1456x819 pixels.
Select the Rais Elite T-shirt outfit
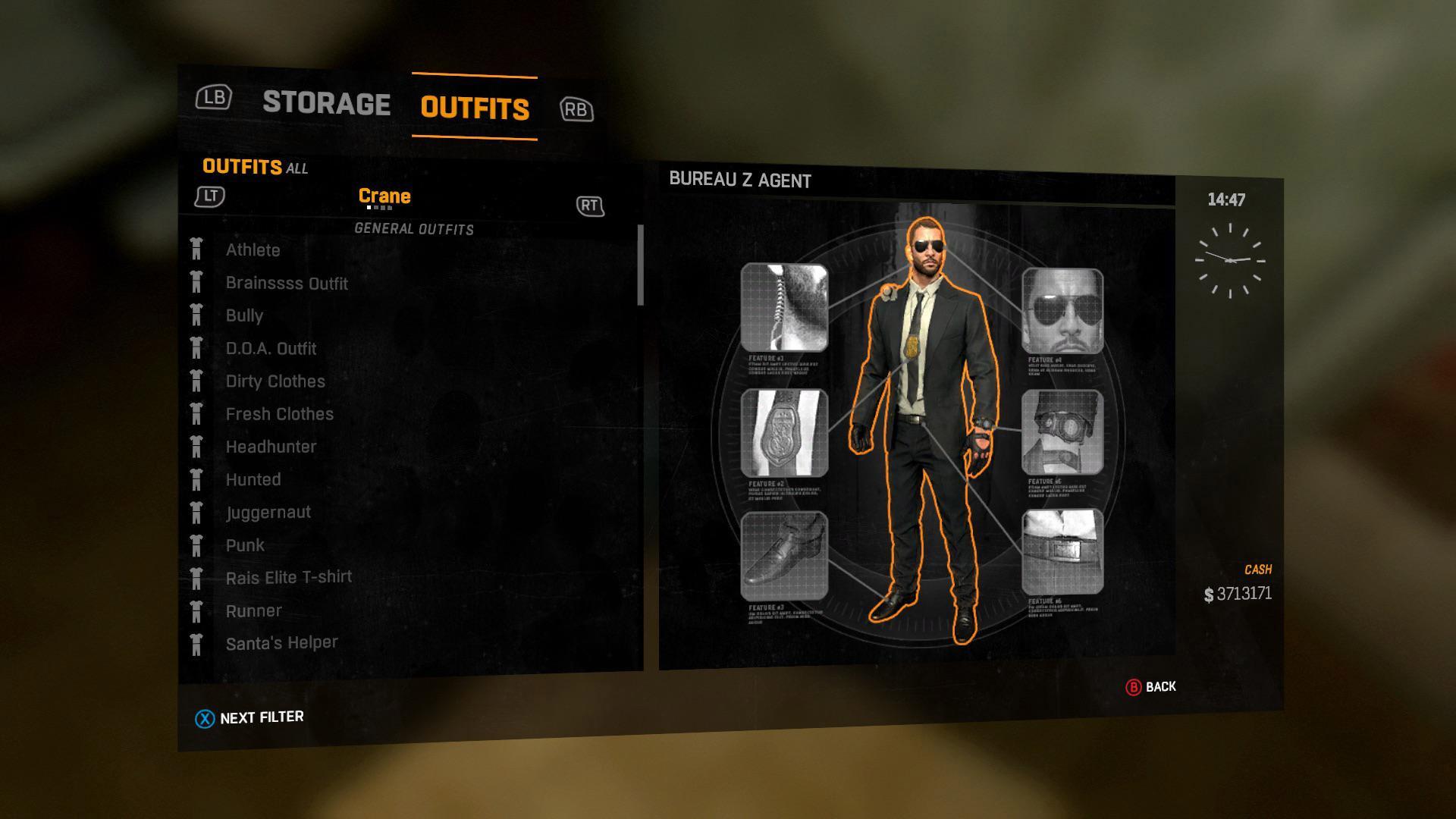pos(288,578)
